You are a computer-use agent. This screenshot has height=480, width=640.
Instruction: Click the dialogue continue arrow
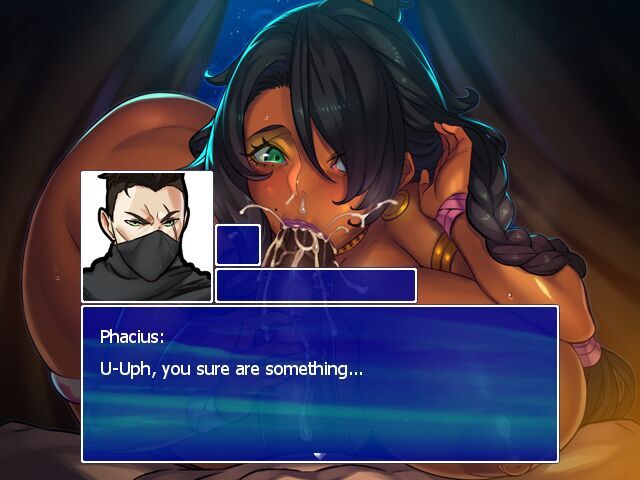click(319, 455)
